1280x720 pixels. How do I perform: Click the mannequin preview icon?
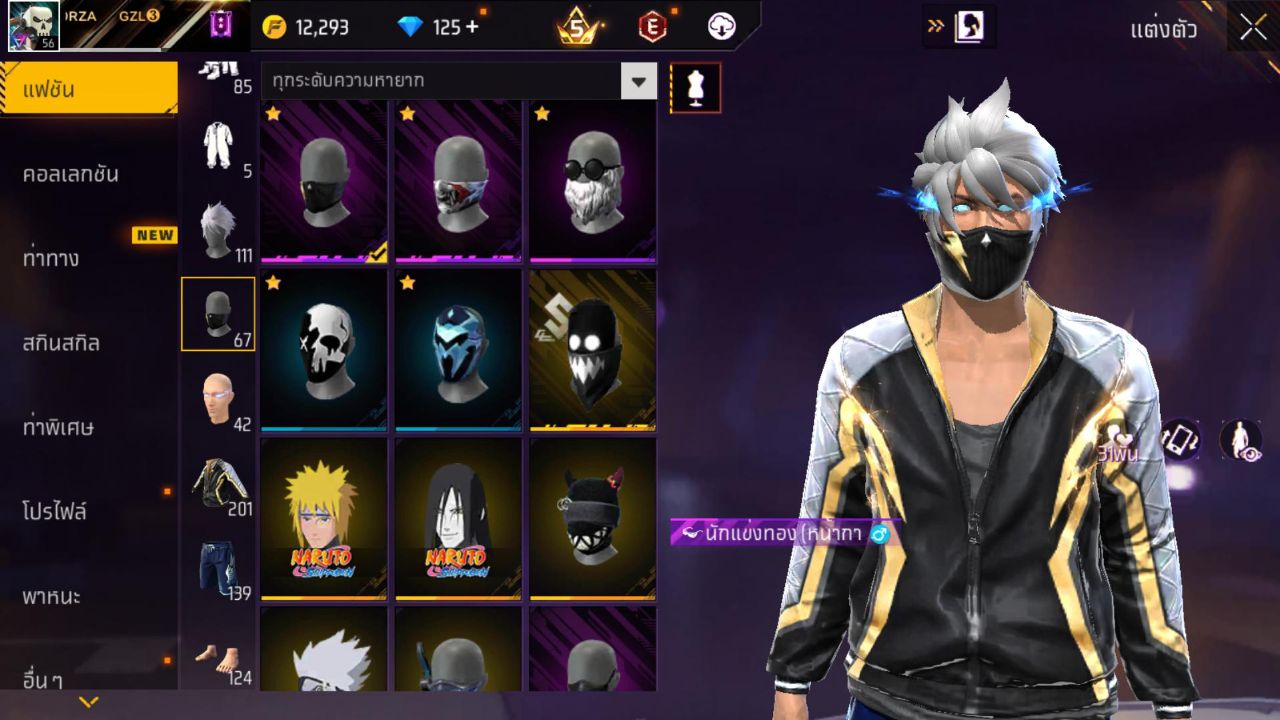tap(695, 88)
